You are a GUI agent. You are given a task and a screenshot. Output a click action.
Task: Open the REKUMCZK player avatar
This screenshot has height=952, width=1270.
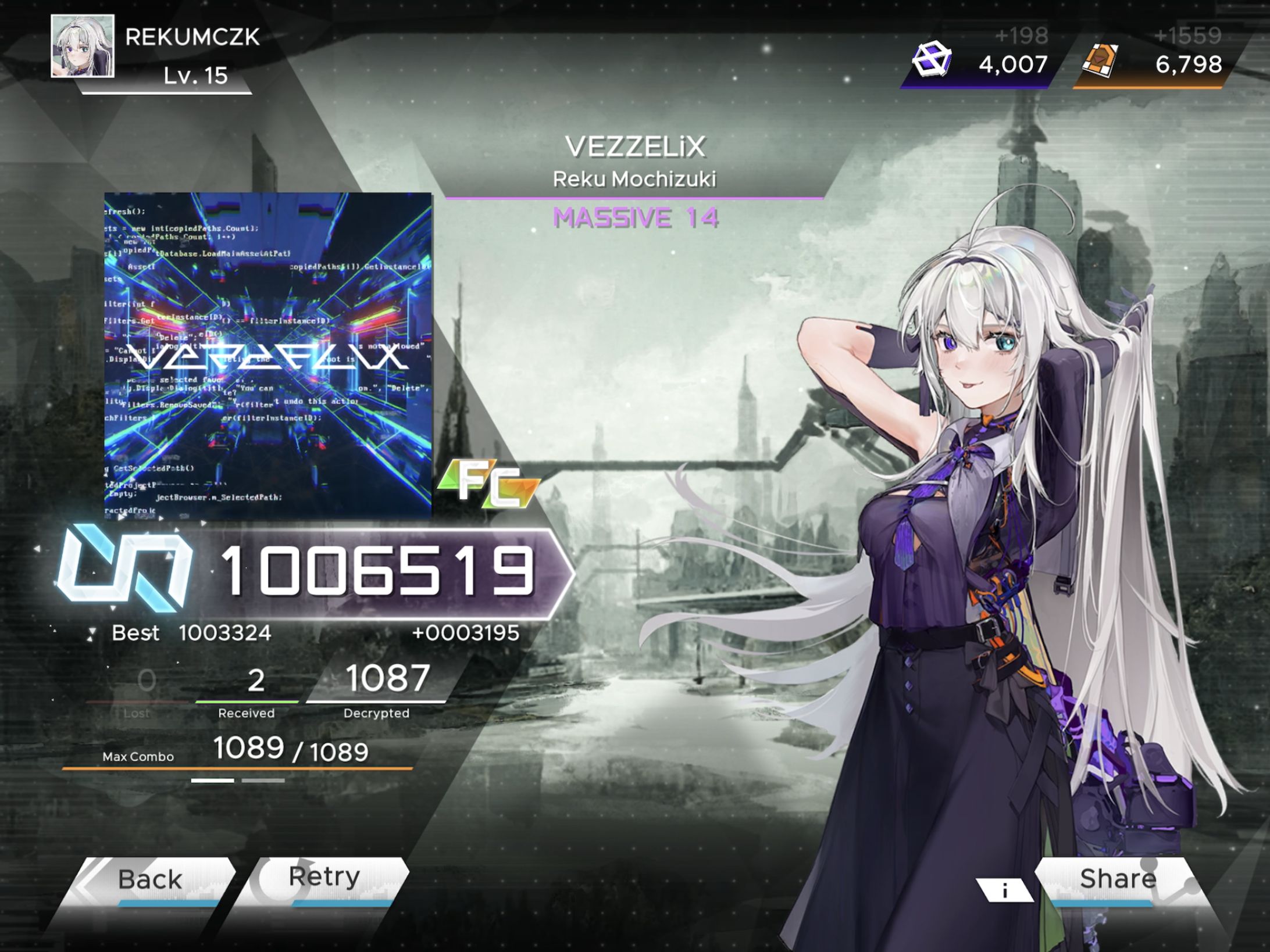(83, 46)
